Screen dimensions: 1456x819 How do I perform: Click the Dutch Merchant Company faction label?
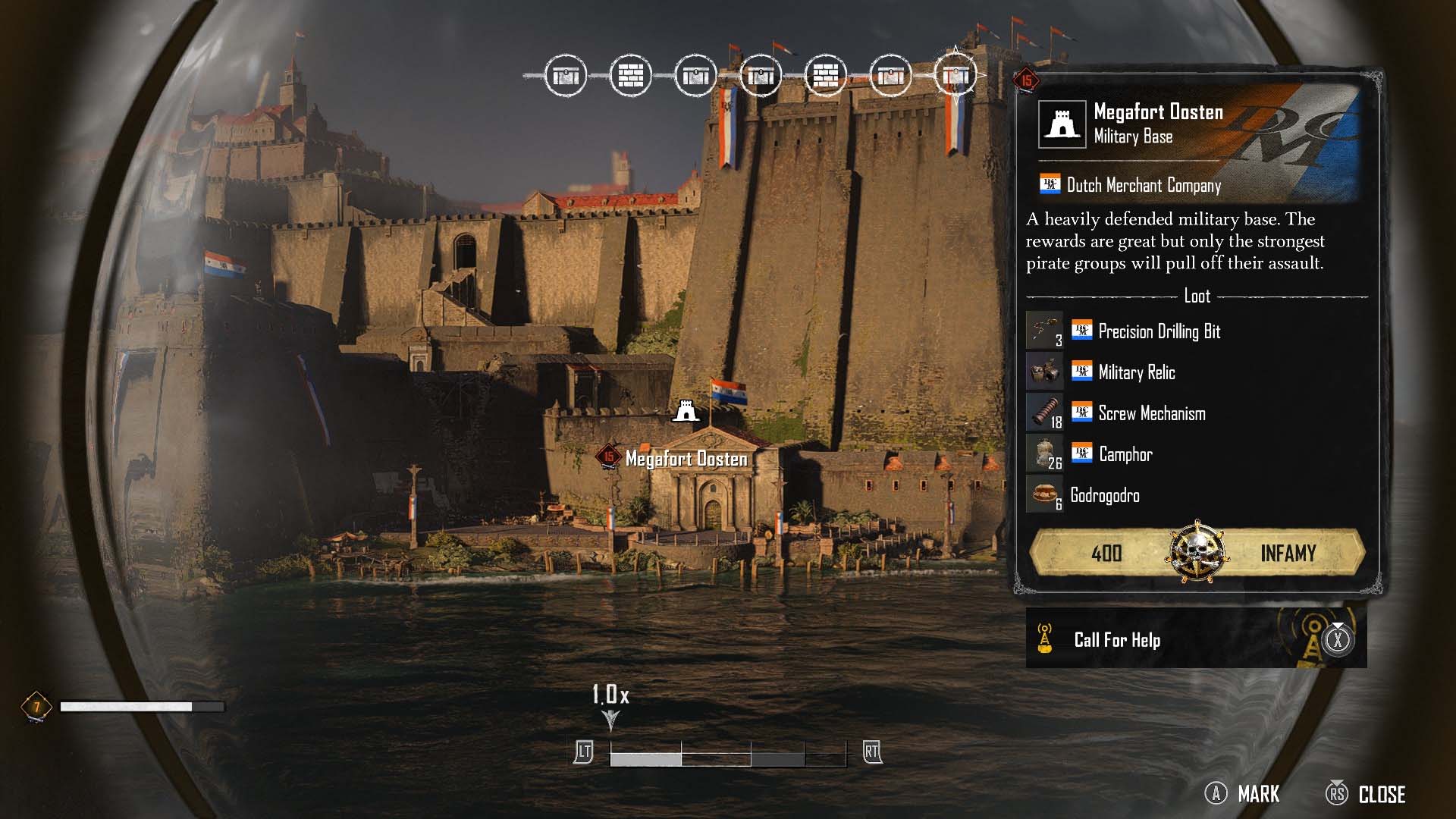[x=1143, y=185]
